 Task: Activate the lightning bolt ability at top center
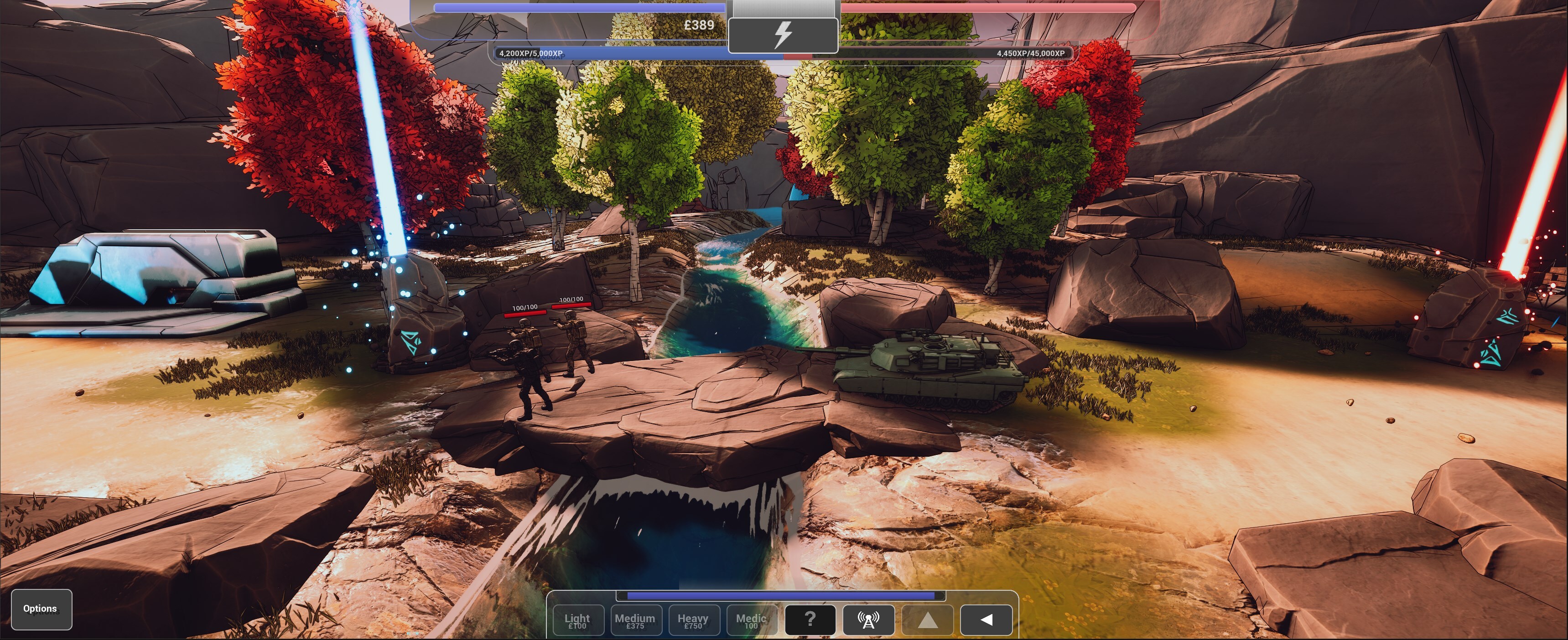[x=783, y=35]
